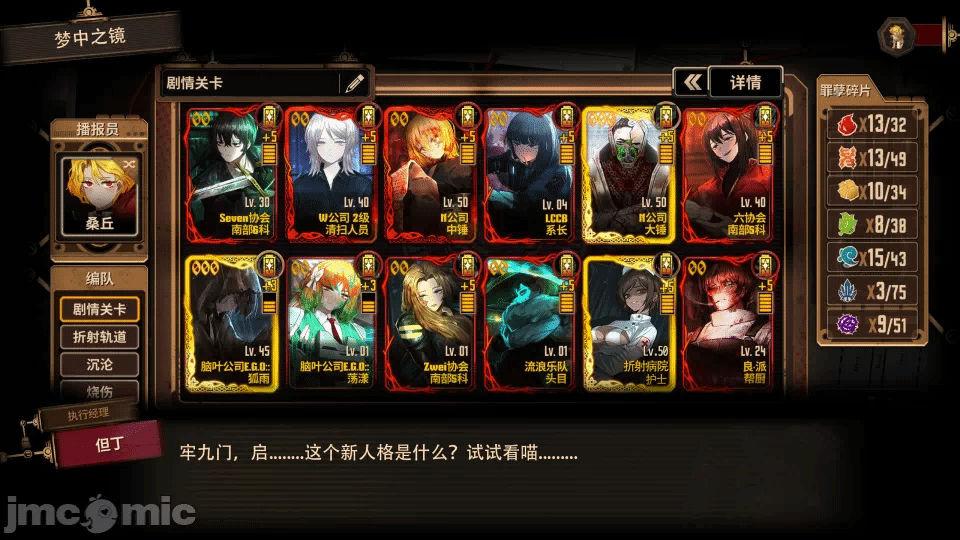The image size is (960, 540).
Task: Click the pencil icon to rename the team
Action: point(354,83)
